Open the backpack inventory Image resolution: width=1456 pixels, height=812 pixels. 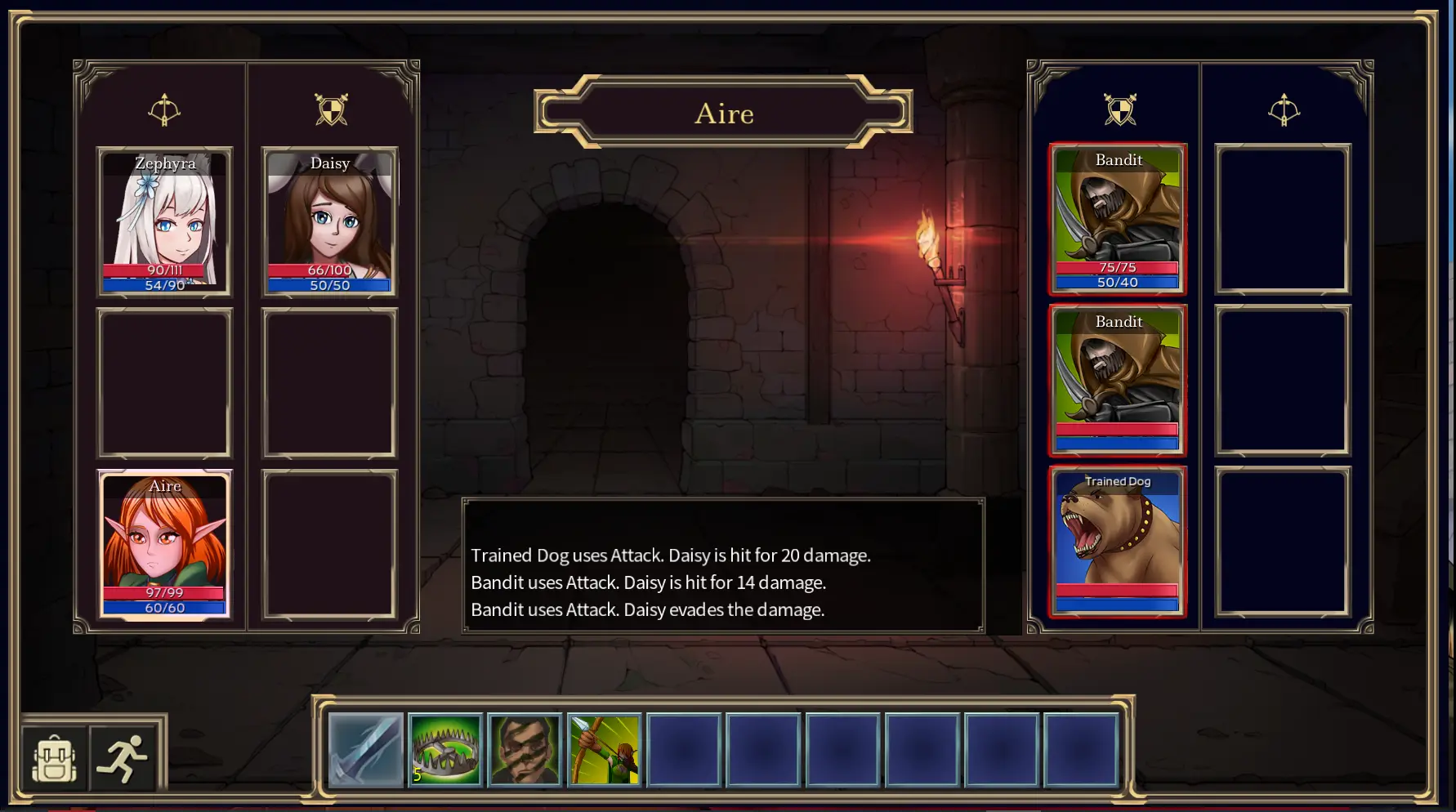pyautogui.click(x=51, y=756)
